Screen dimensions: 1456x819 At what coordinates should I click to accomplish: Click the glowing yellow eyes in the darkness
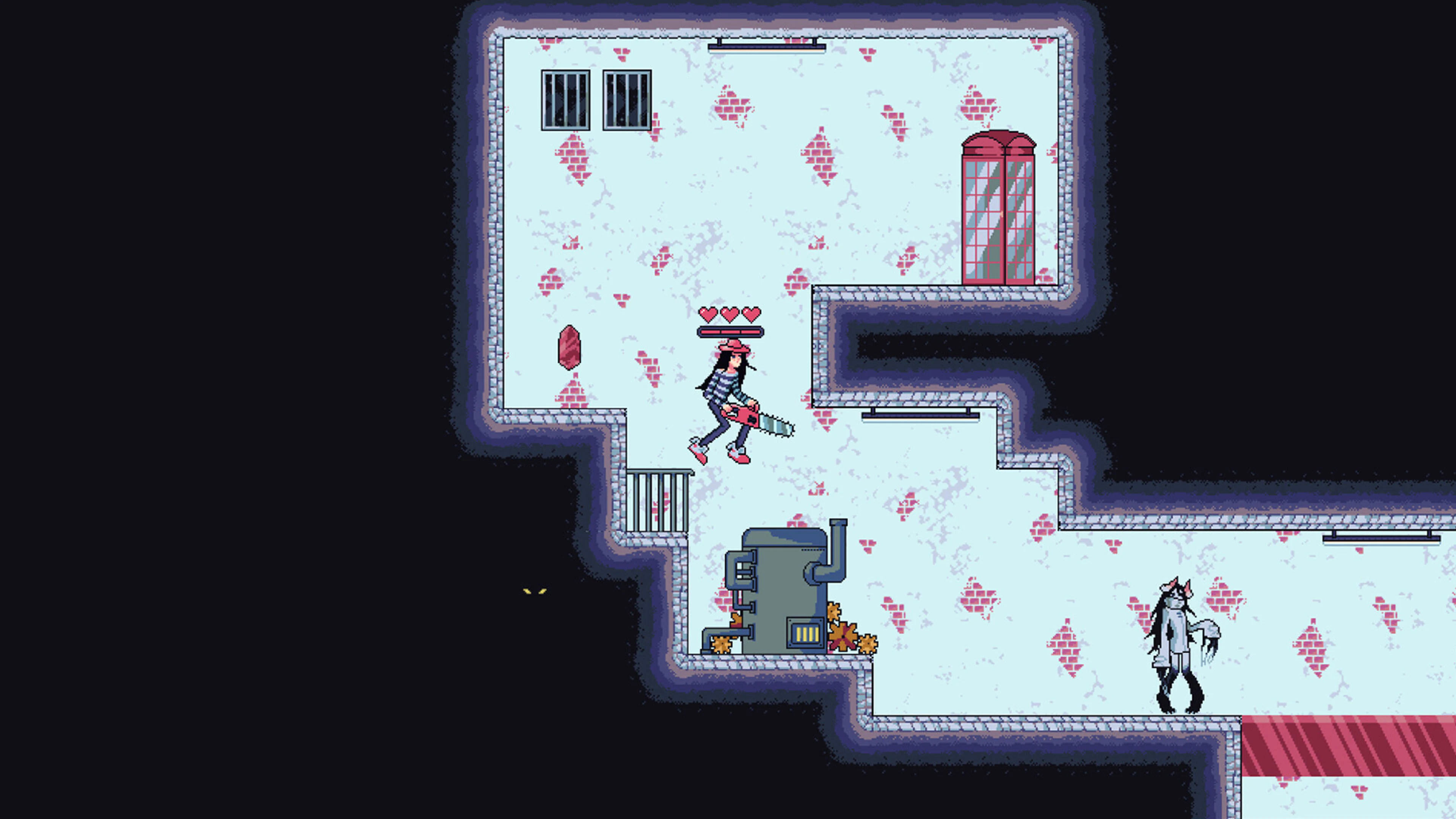[536, 592]
